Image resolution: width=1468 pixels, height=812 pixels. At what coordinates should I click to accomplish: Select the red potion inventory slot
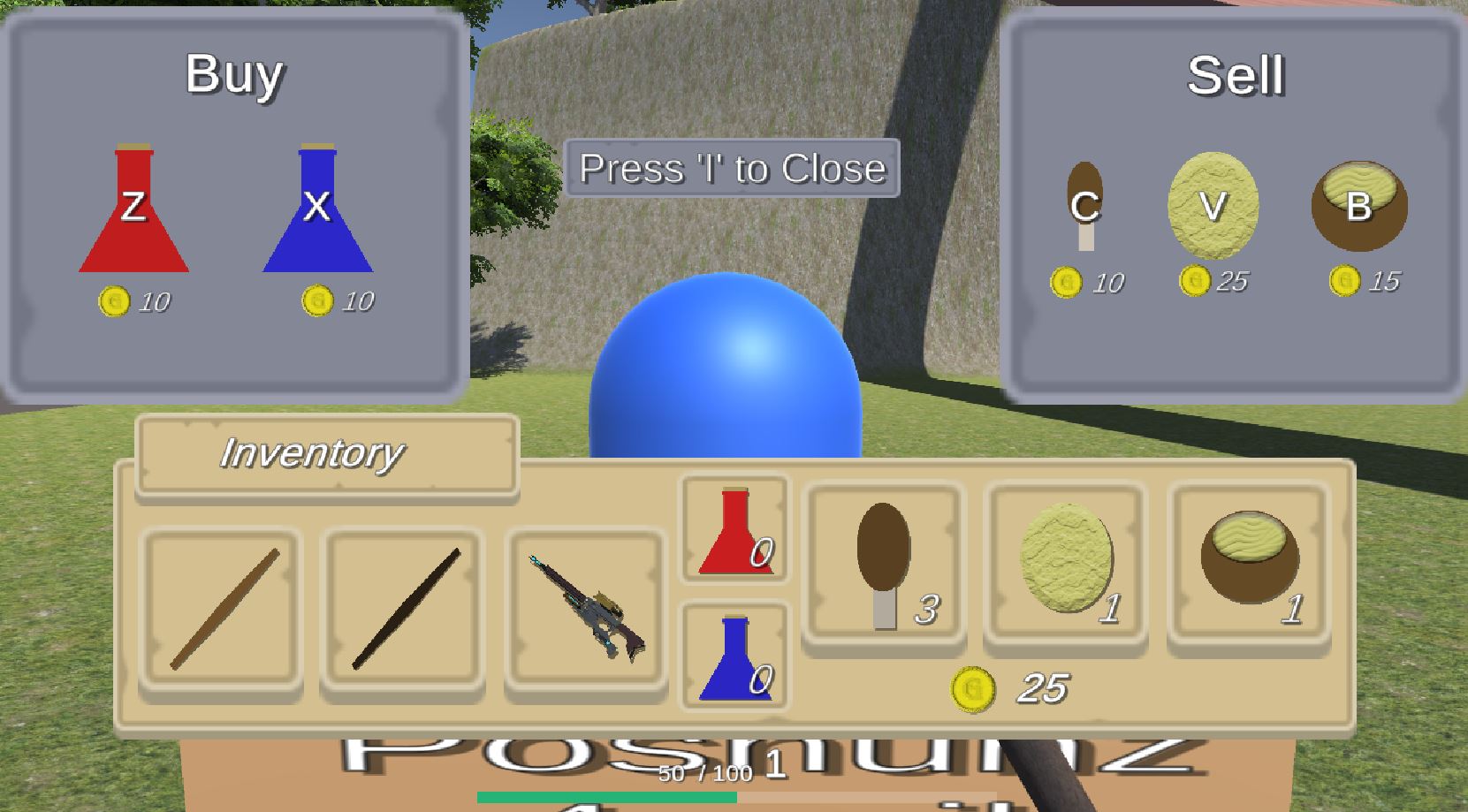pos(734,528)
